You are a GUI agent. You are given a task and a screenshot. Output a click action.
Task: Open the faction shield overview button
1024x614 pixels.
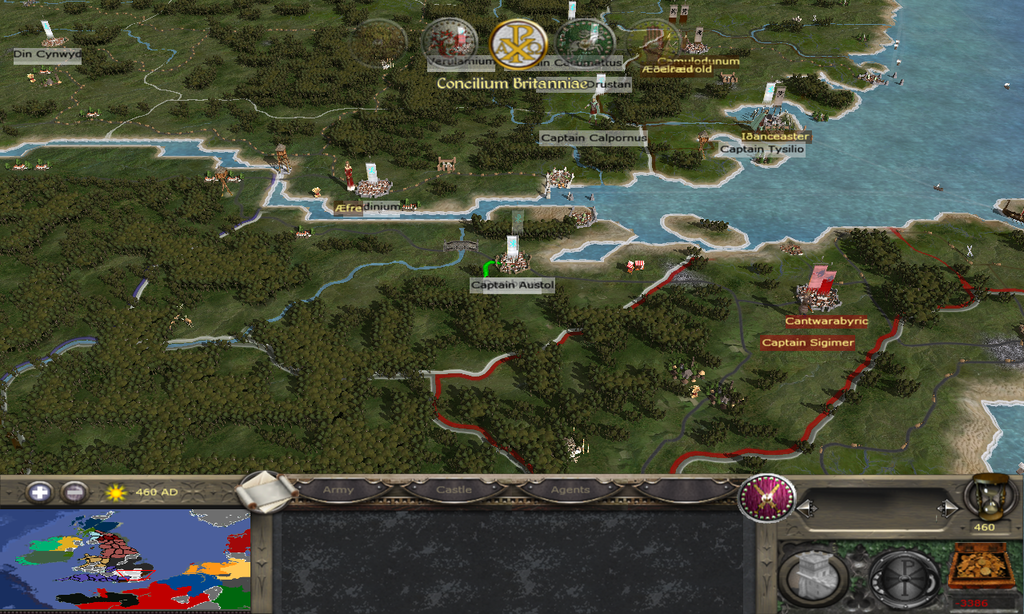coord(767,498)
